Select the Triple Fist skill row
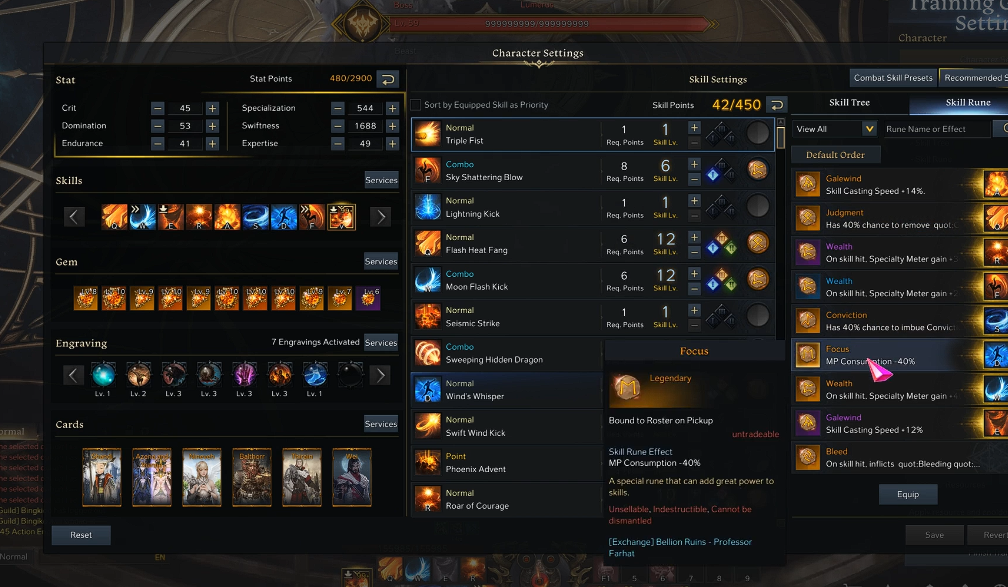This screenshot has height=587, width=1008. pos(505,134)
